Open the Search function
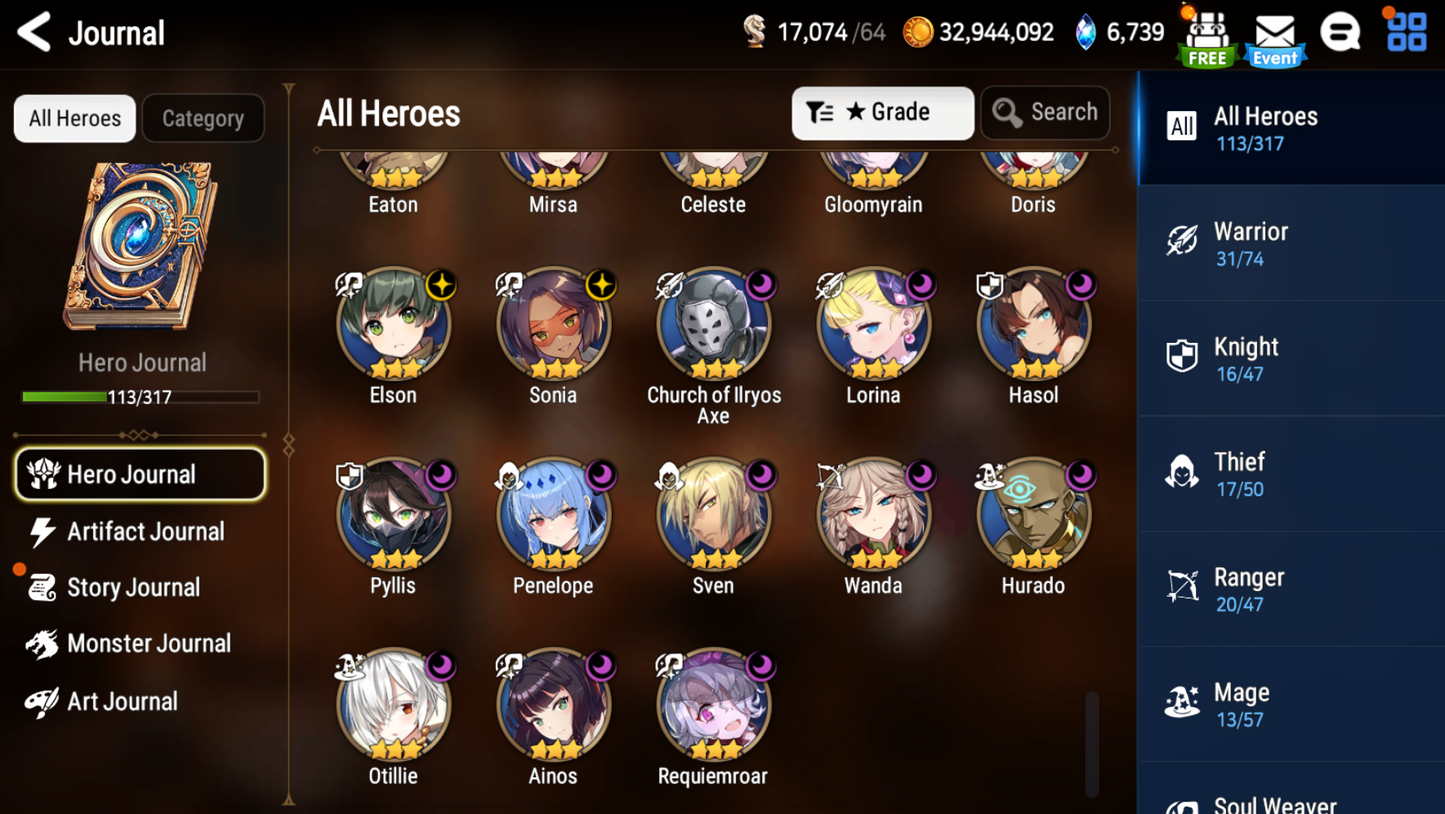Screen dimensions: 1445x814 click(1045, 112)
